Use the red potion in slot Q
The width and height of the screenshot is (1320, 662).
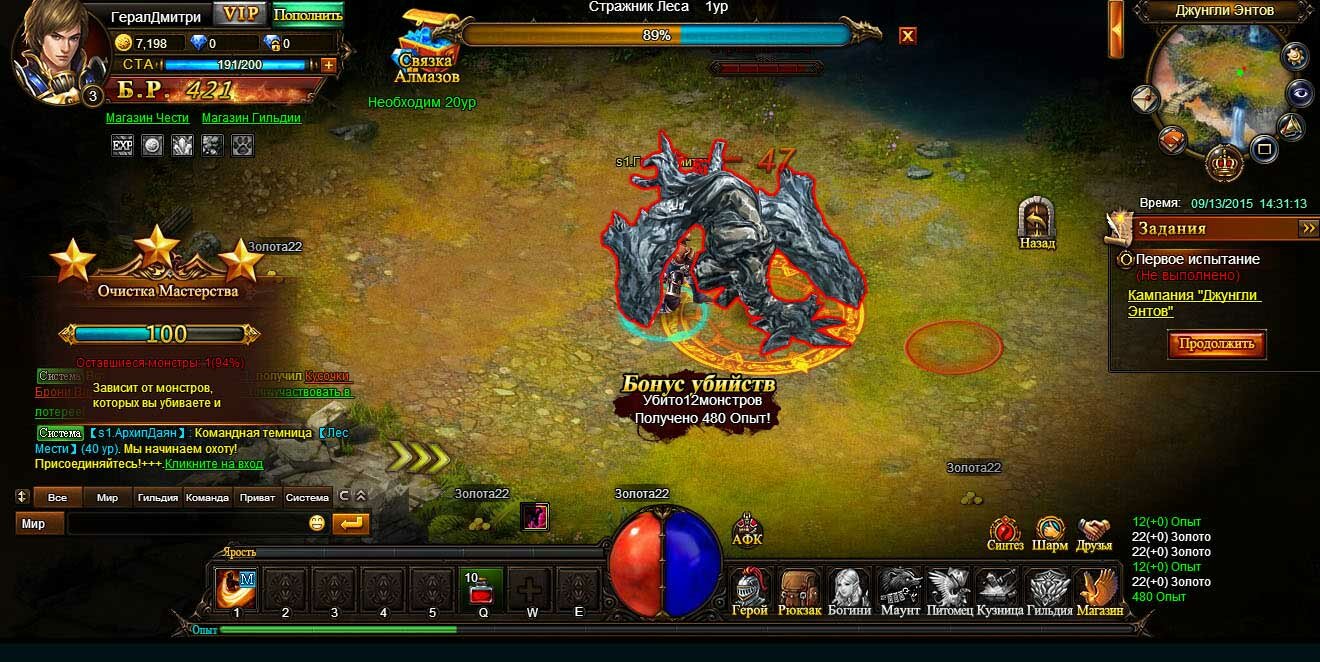(483, 588)
